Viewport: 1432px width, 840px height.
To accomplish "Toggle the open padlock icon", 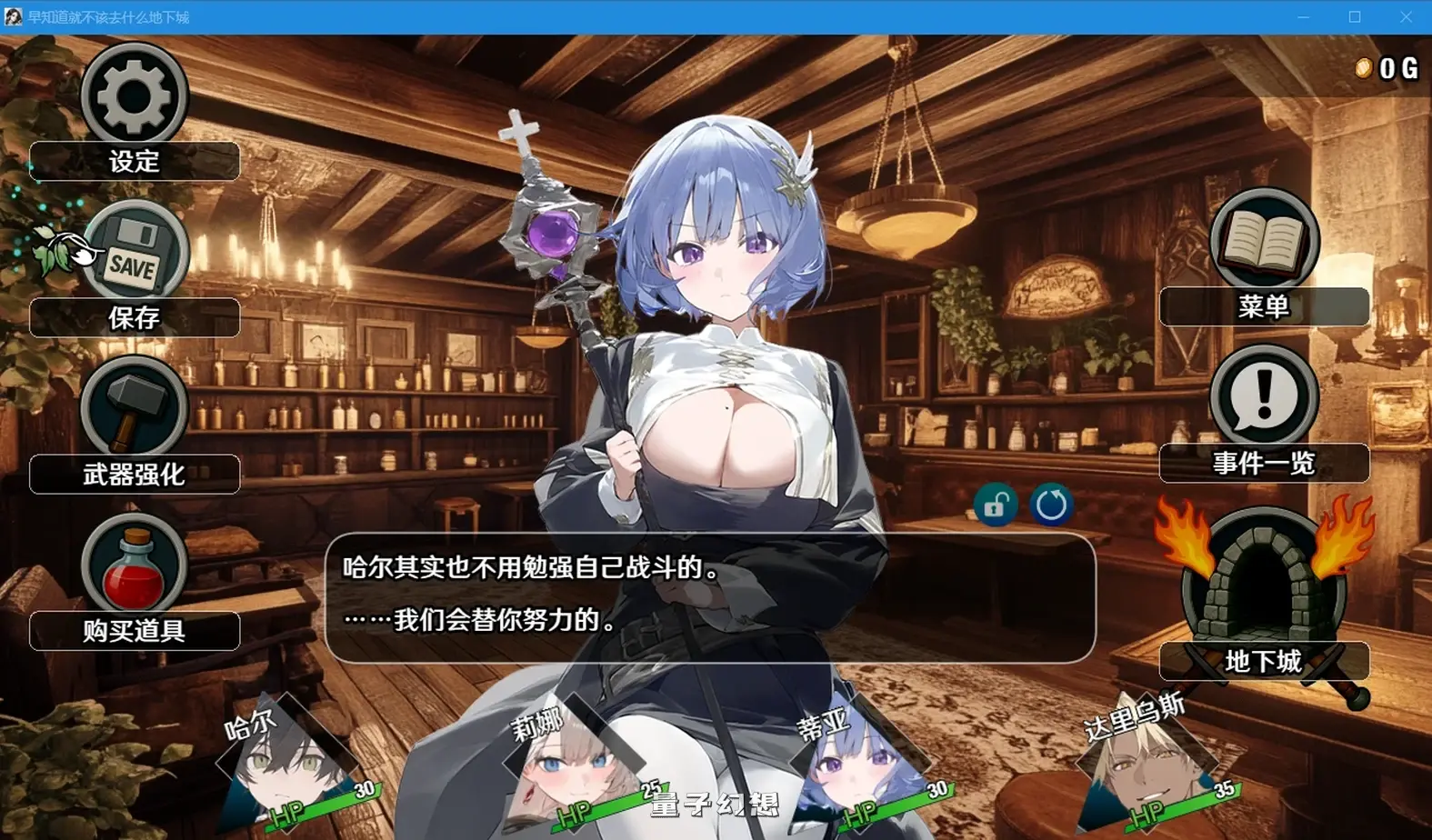I will (995, 505).
